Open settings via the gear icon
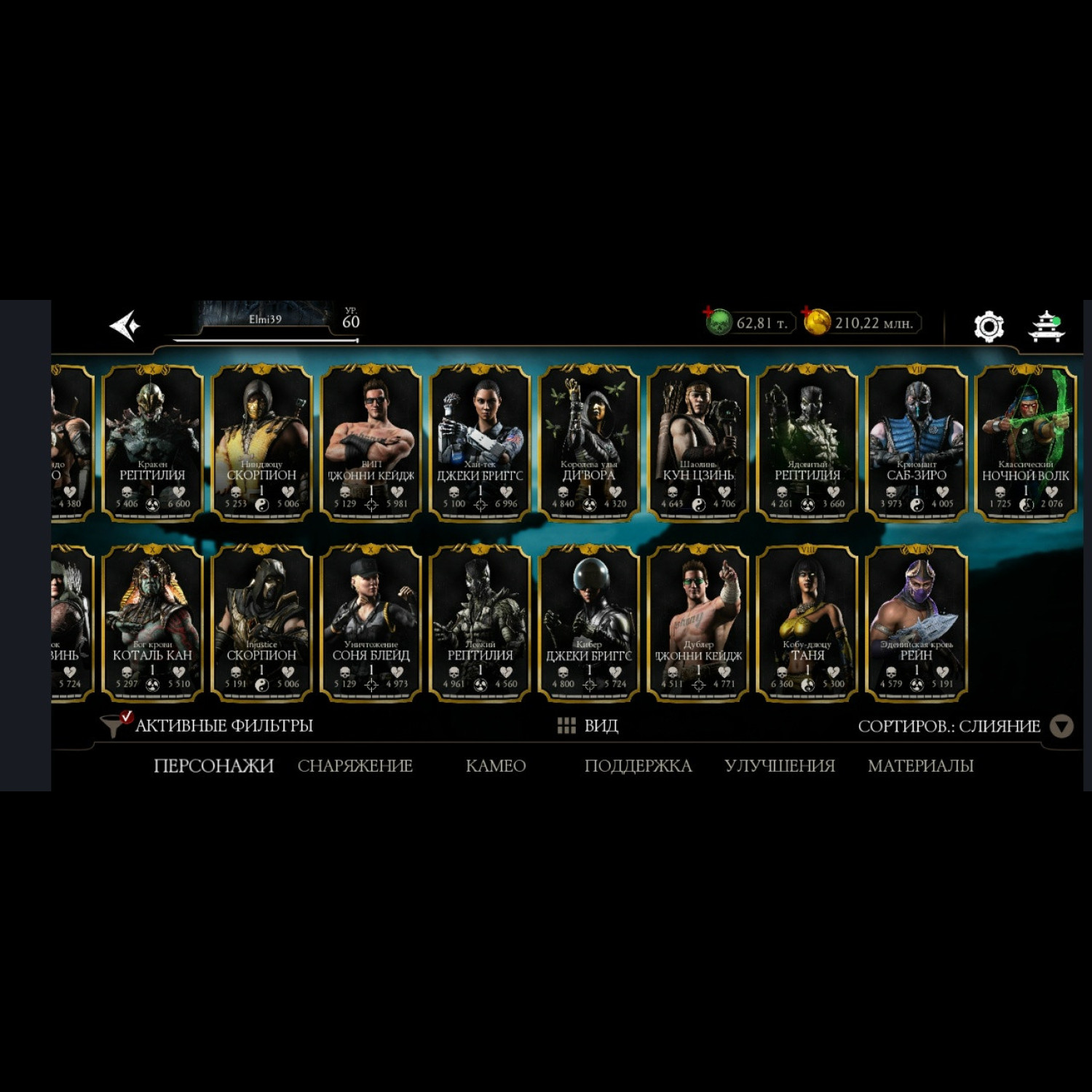This screenshot has height=1092, width=1092. [989, 325]
